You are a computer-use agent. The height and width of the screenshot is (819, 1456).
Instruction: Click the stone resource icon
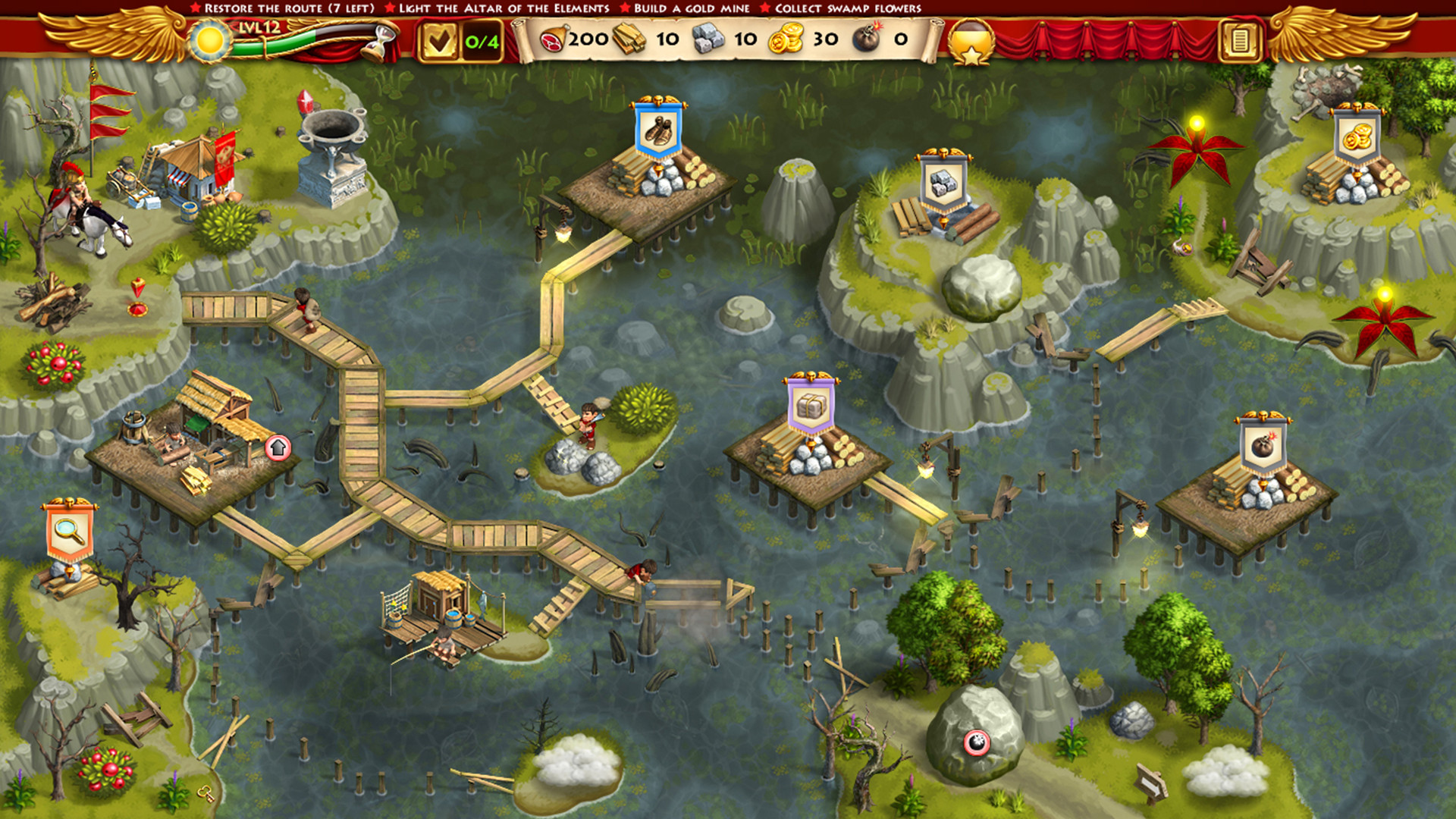click(x=707, y=39)
